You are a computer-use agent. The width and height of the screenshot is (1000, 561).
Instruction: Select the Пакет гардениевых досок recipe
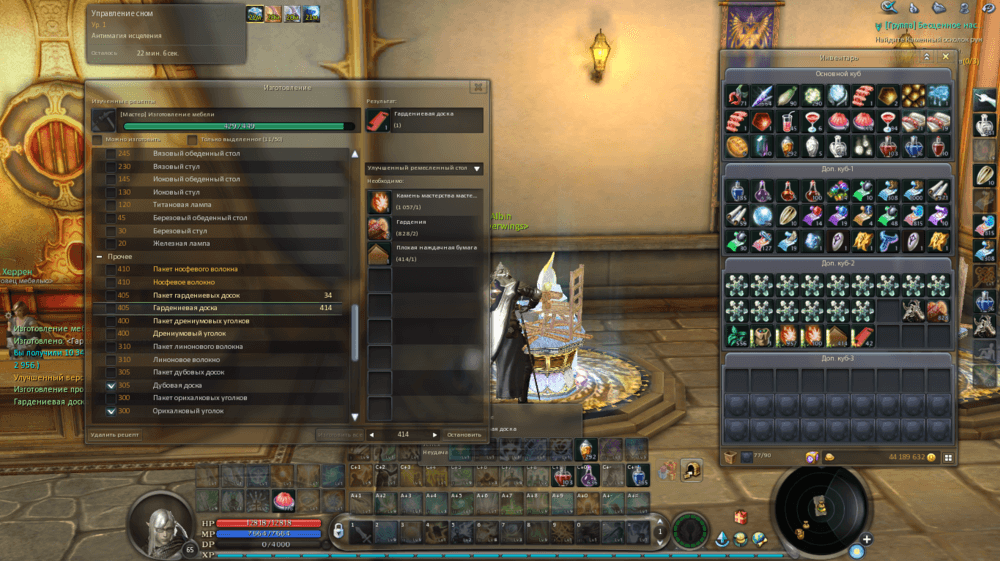197,295
